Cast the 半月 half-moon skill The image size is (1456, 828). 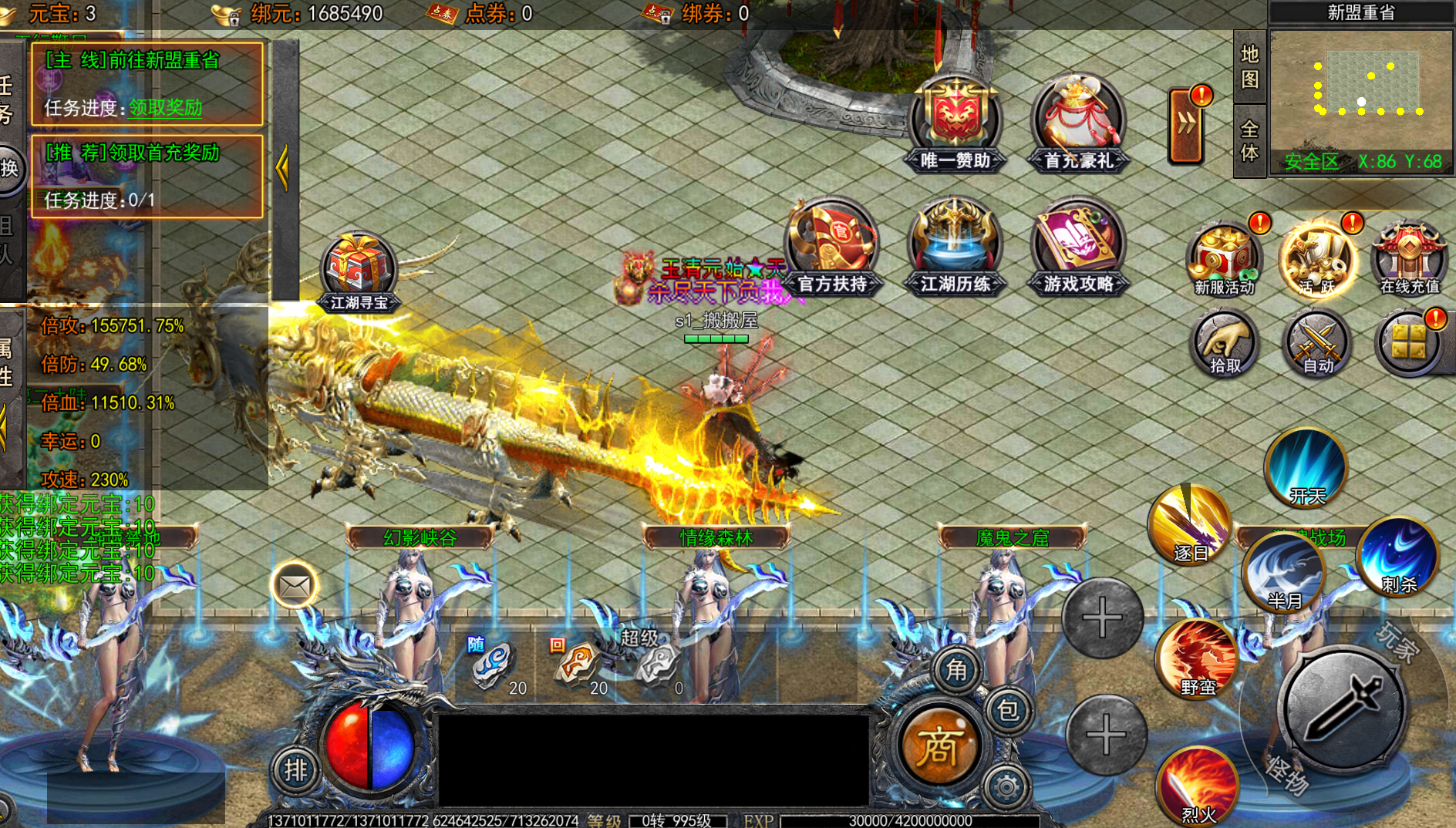[1284, 572]
